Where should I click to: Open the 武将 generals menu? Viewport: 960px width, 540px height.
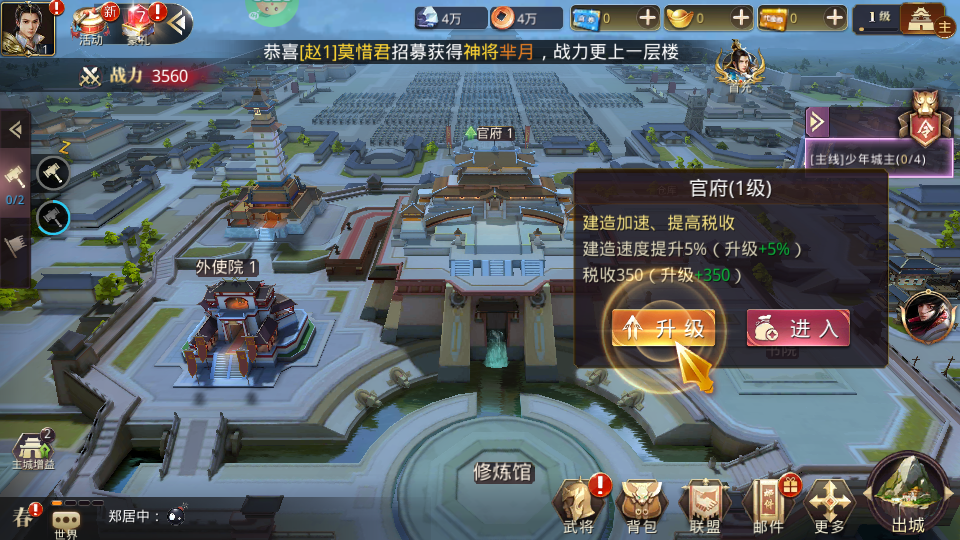click(x=578, y=503)
